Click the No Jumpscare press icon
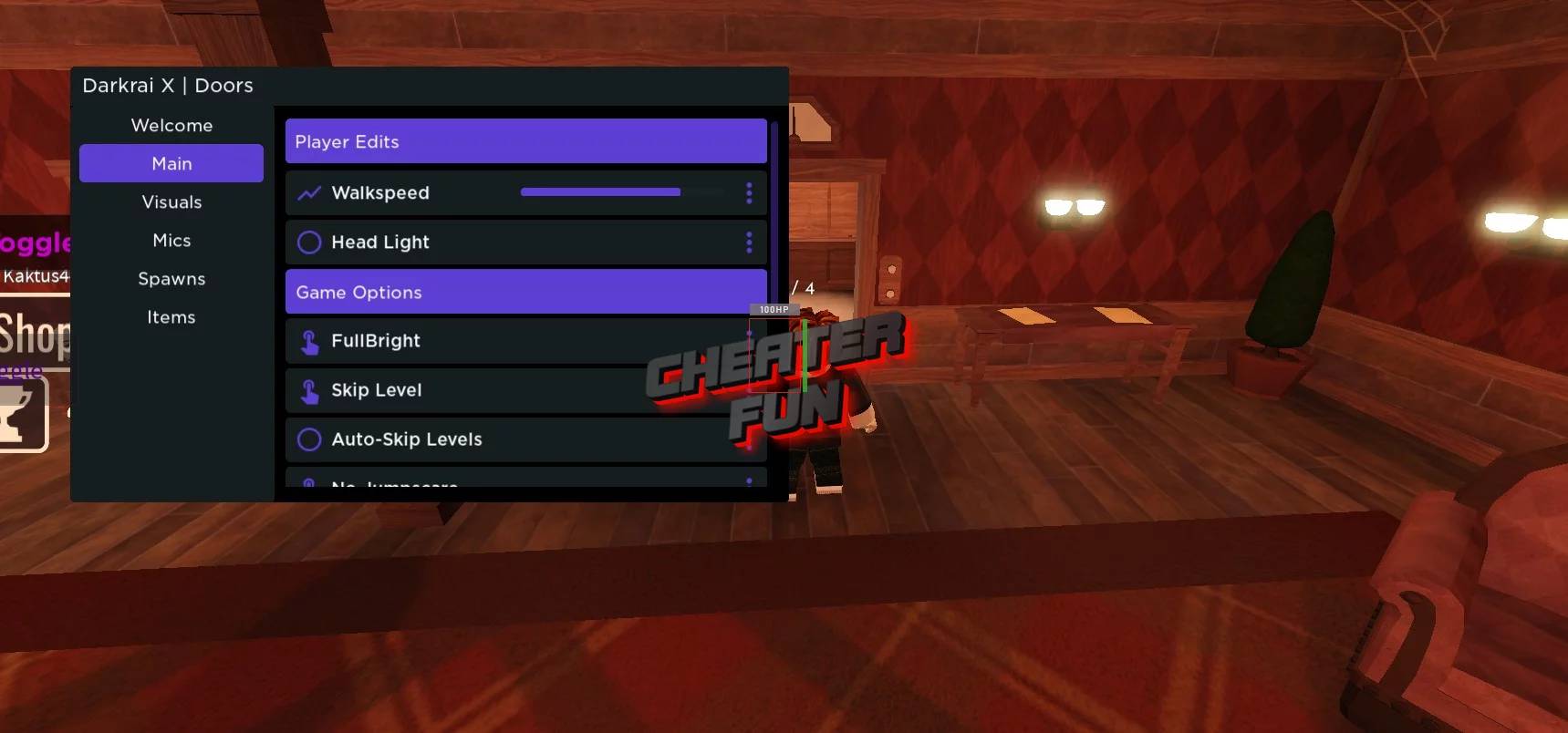 pos(309,483)
